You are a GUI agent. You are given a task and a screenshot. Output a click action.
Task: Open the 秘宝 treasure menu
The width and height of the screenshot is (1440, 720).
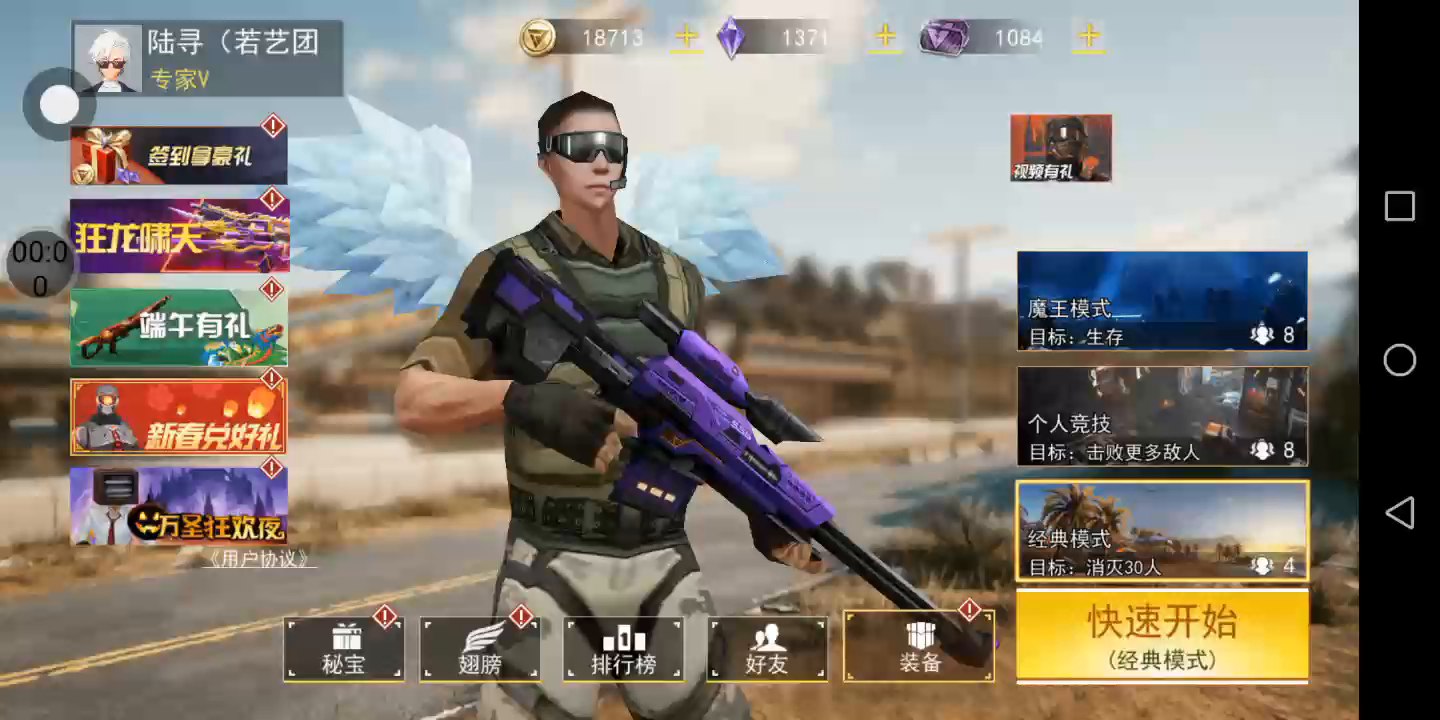(344, 649)
